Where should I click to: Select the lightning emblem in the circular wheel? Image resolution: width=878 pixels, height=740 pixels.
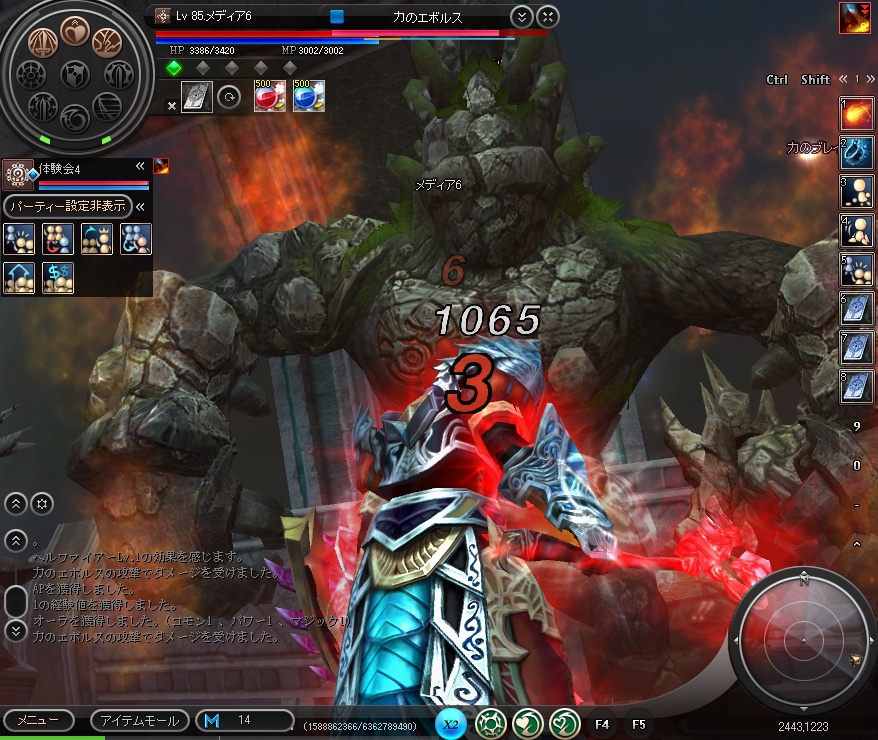click(x=107, y=43)
